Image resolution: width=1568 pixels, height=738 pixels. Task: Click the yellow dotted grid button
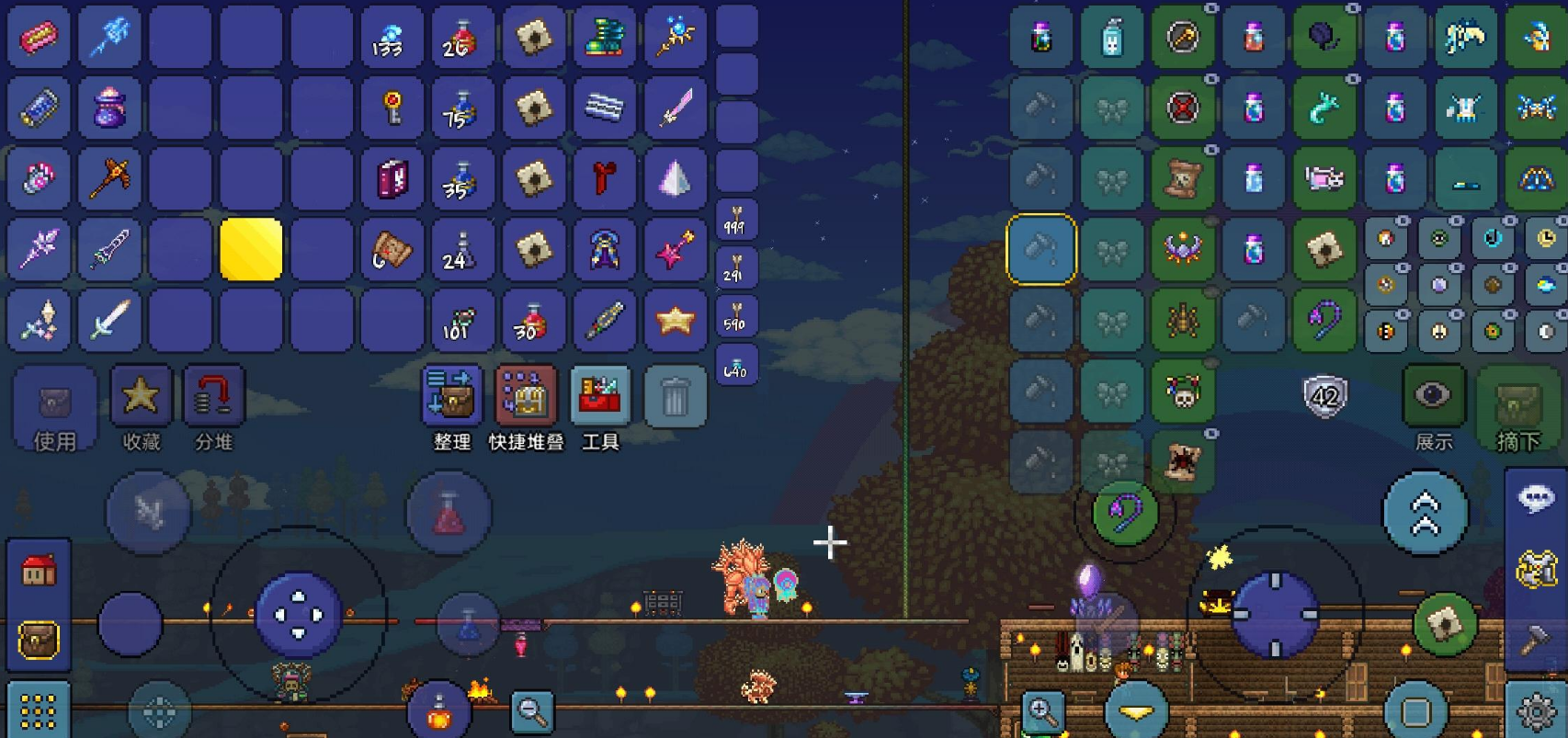click(x=39, y=711)
